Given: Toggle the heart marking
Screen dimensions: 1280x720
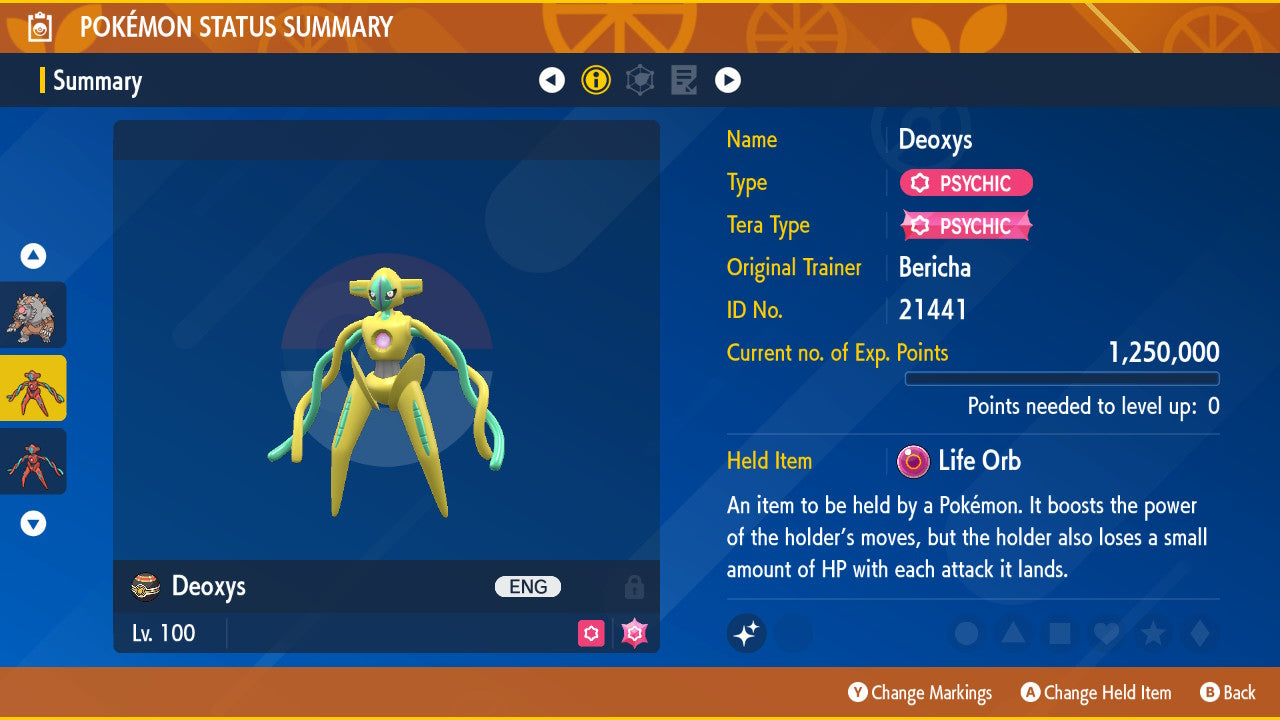Looking at the screenshot, I should [1105, 633].
